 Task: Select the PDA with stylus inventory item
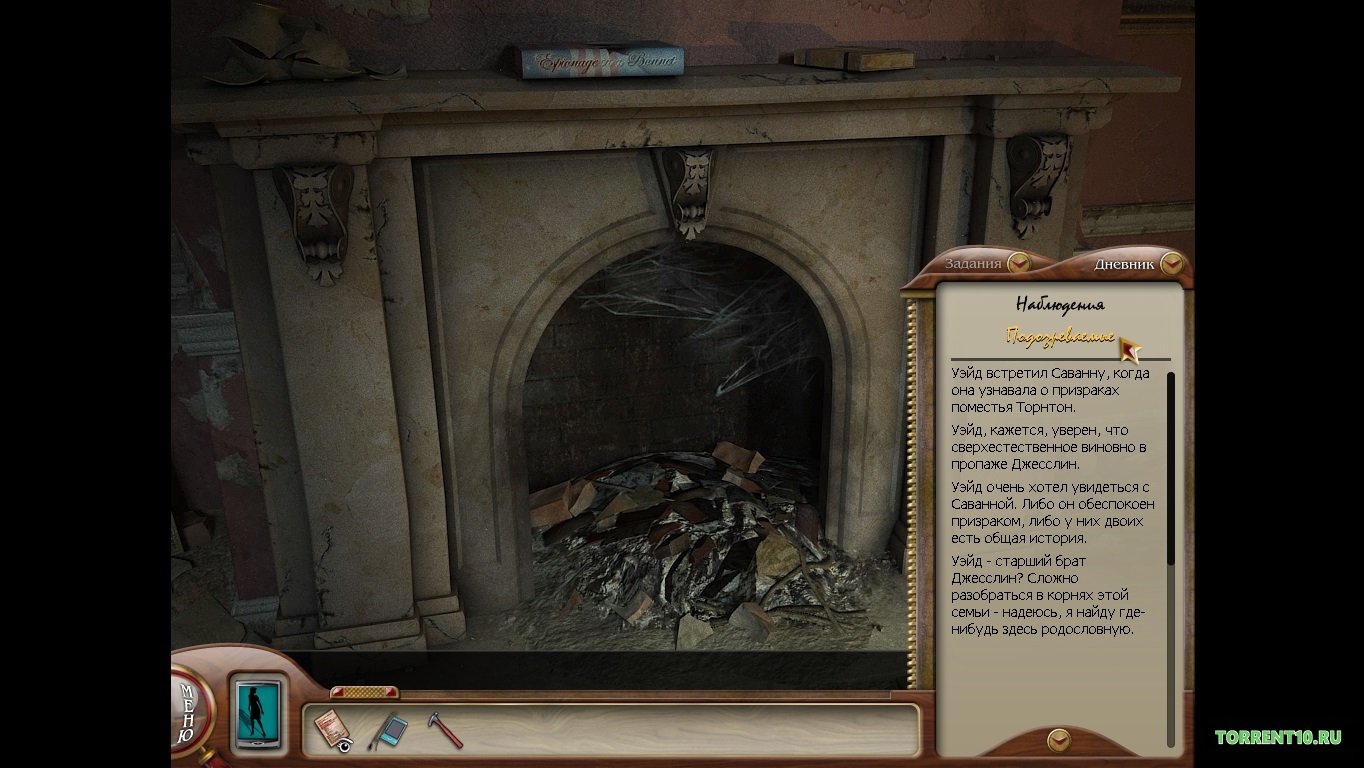pos(388,731)
